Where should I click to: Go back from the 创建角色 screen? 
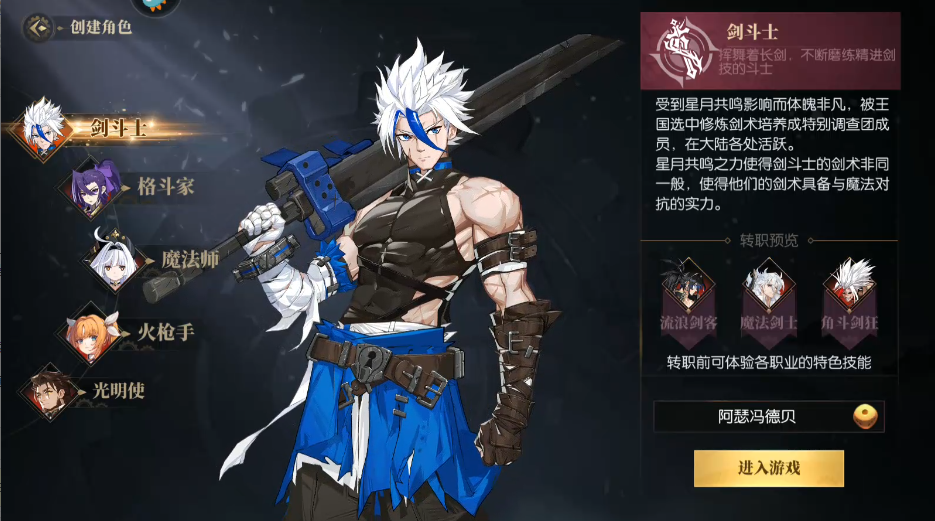(x=38, y=27)
